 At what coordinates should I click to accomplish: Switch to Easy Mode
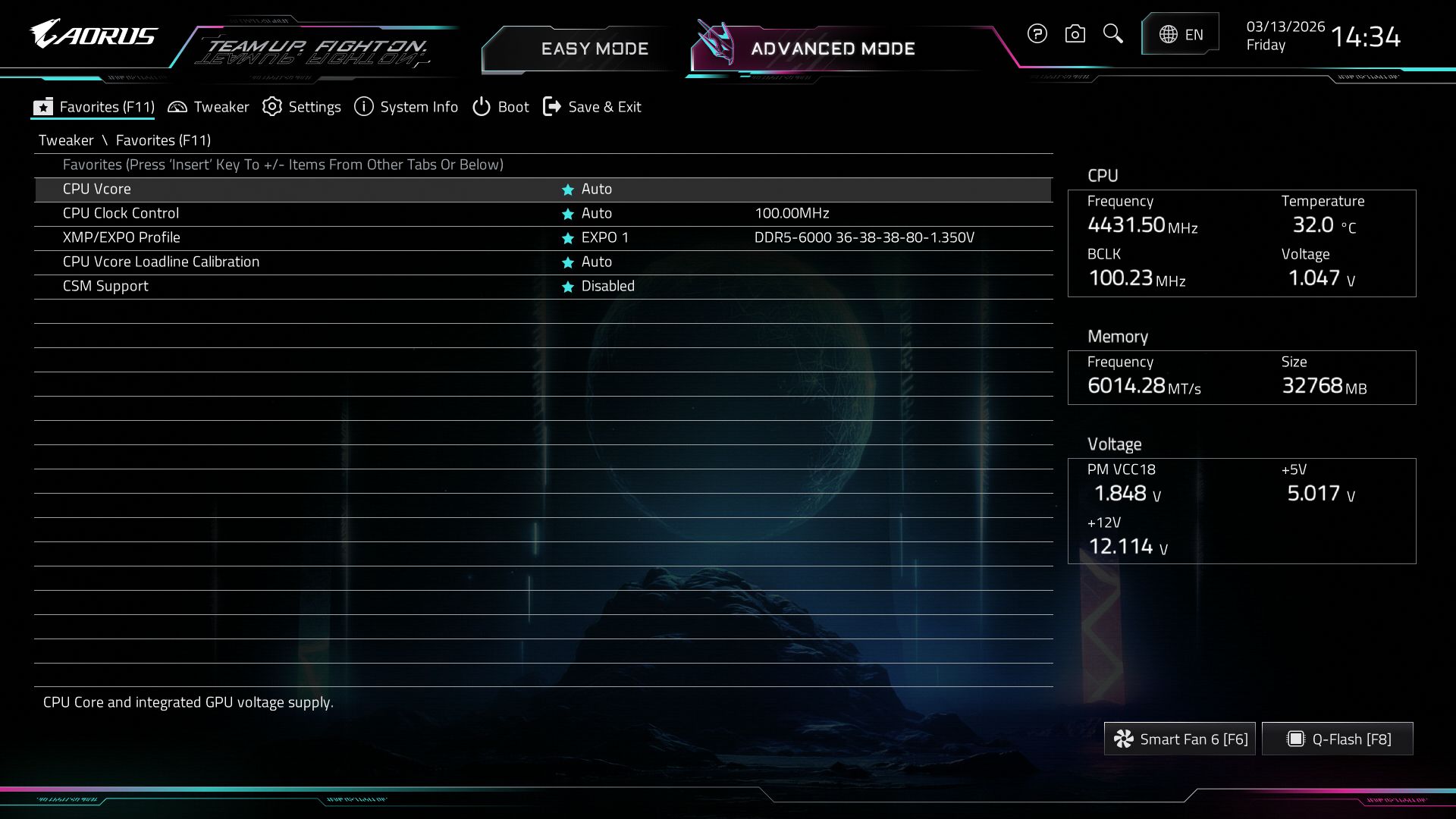tap(594, 49)
